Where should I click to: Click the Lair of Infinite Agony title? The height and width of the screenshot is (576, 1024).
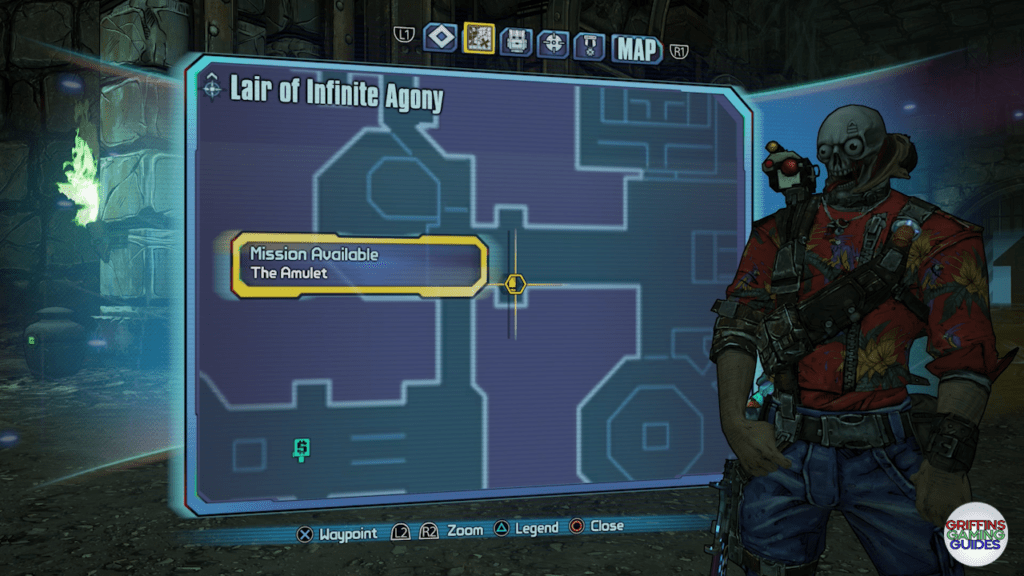coord(336,96)
